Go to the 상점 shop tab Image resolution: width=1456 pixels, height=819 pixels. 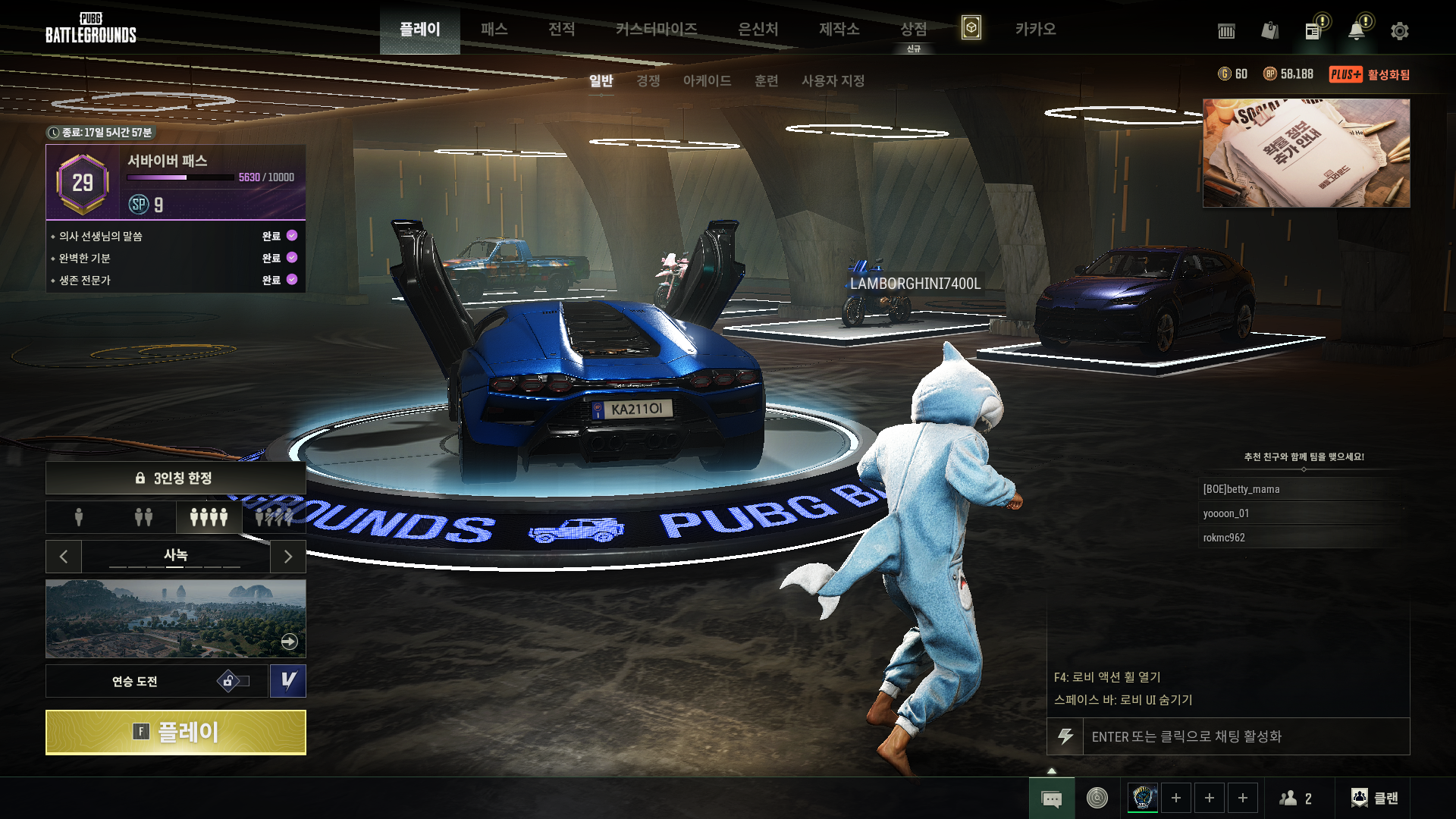point(913,29)
